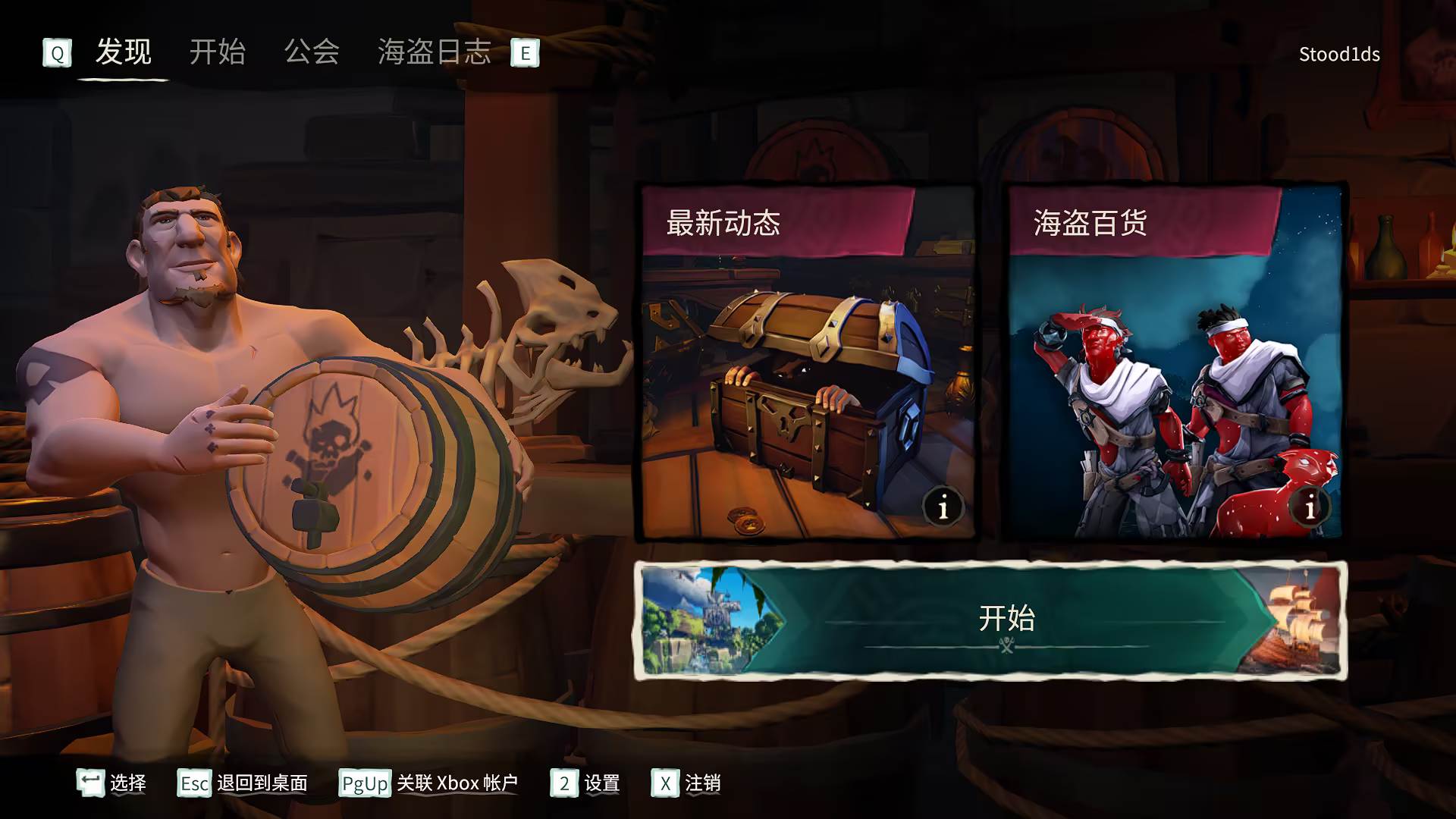Open the 公会 tab

[x=312, y=52]
